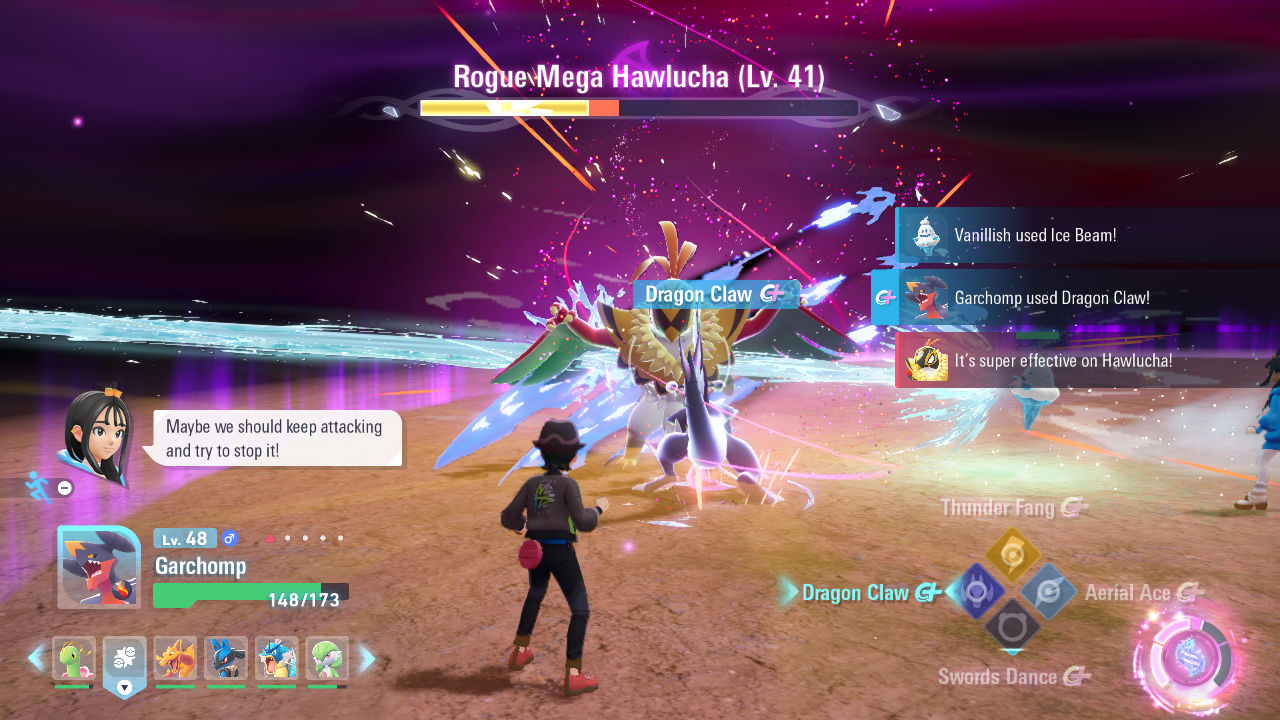Image resolution: width=1280 pixels, height=720 pixels.
Task: Switch to Charizard in the party bar
Action: tap(175, 658)
